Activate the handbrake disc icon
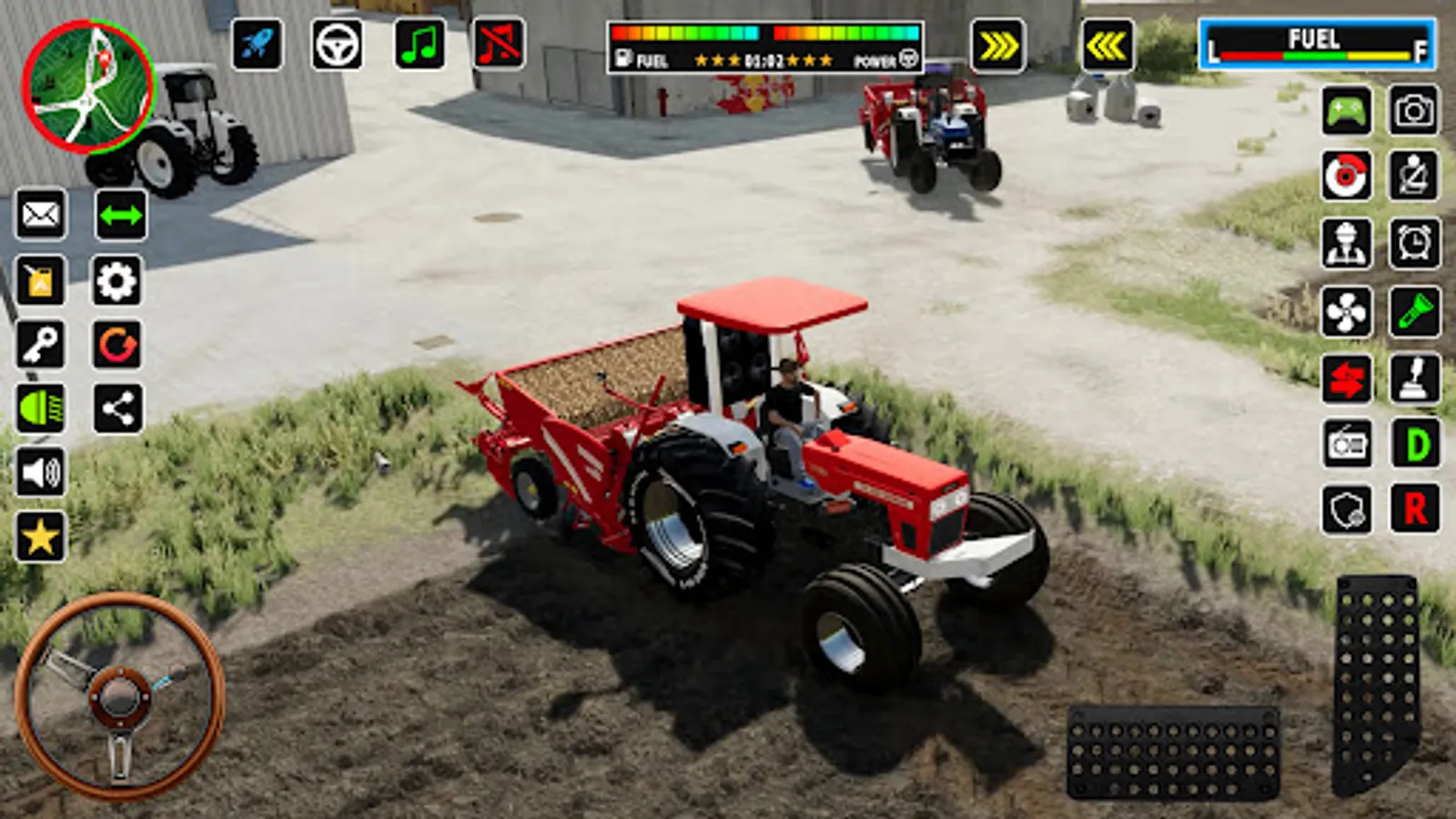 [x=1349, y=174]
